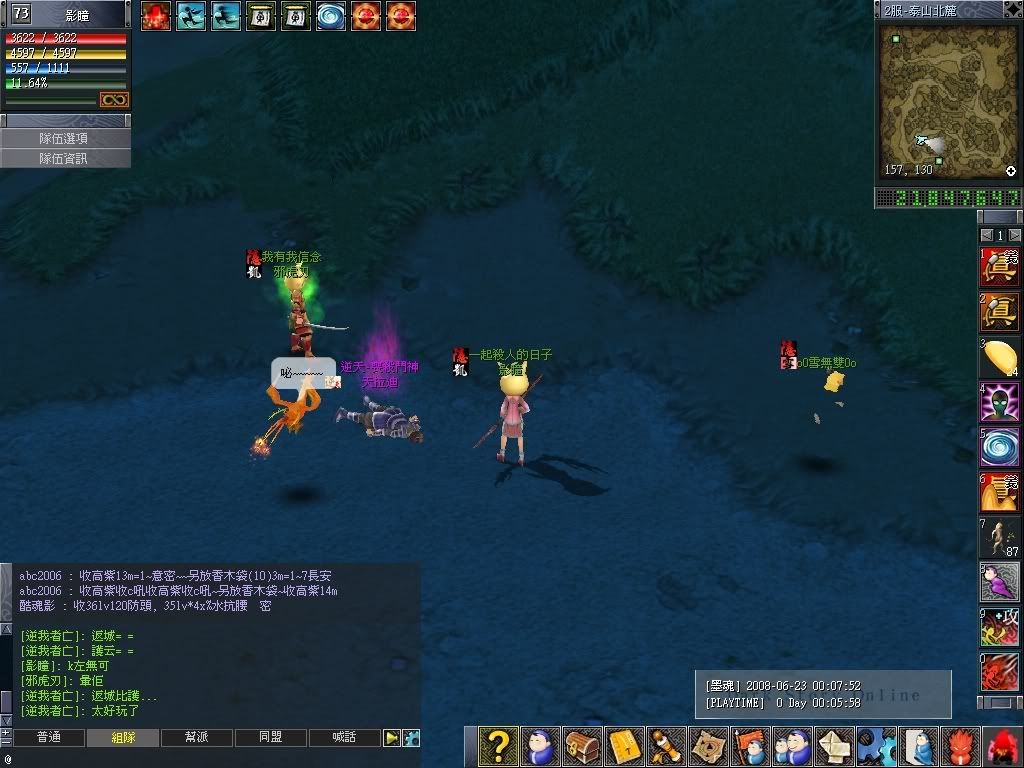Screen dimensions: 1024x768
Task: Activate the green-eyed mask skill in slot 4
Action: click(999, 402)
